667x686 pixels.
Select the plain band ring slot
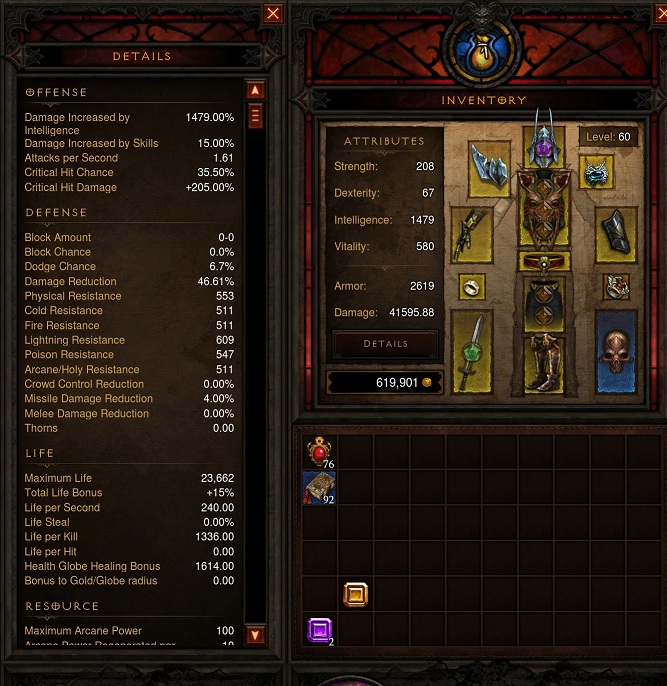point(472,288)
